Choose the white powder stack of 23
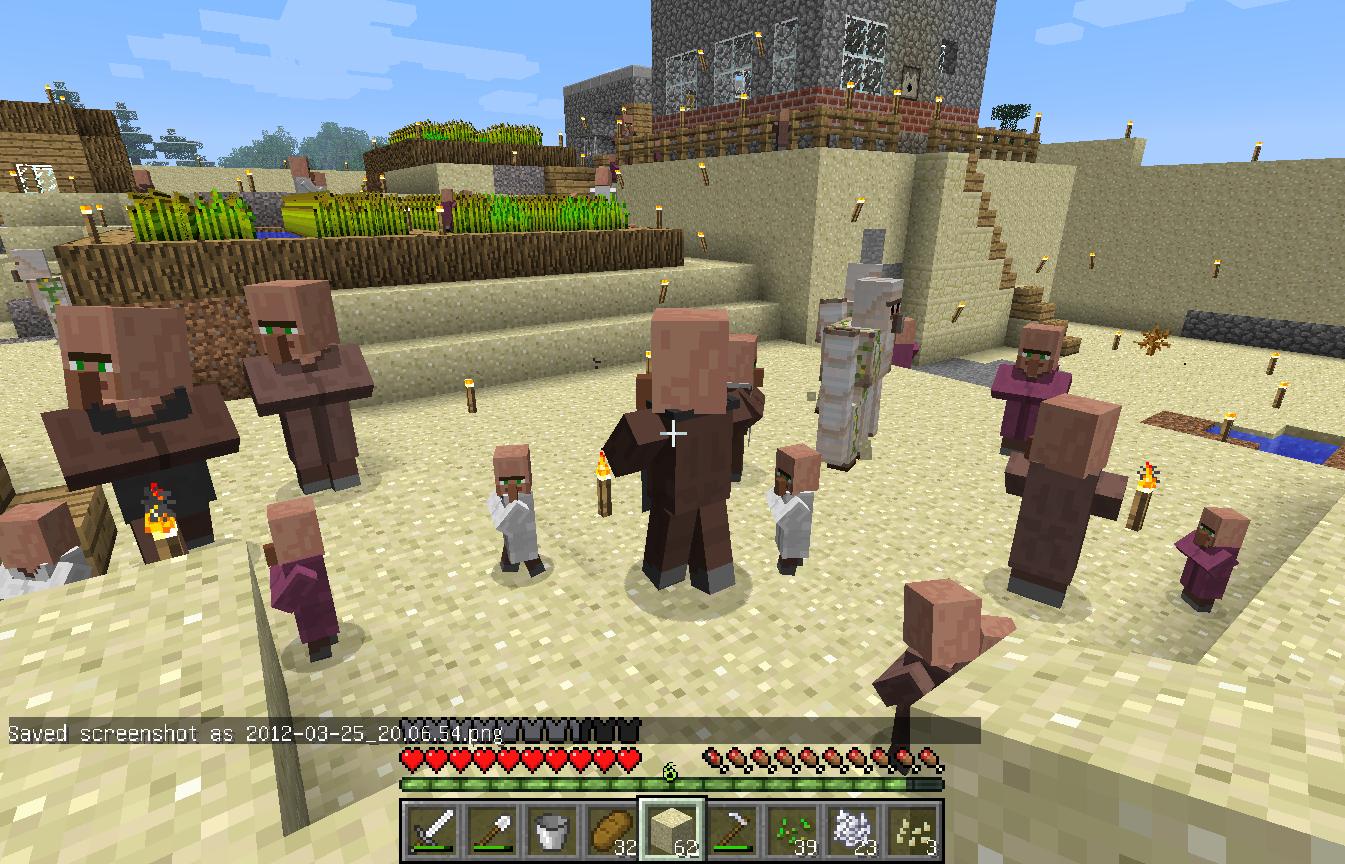The image size is (1345, 864). [x=852, y=829]
